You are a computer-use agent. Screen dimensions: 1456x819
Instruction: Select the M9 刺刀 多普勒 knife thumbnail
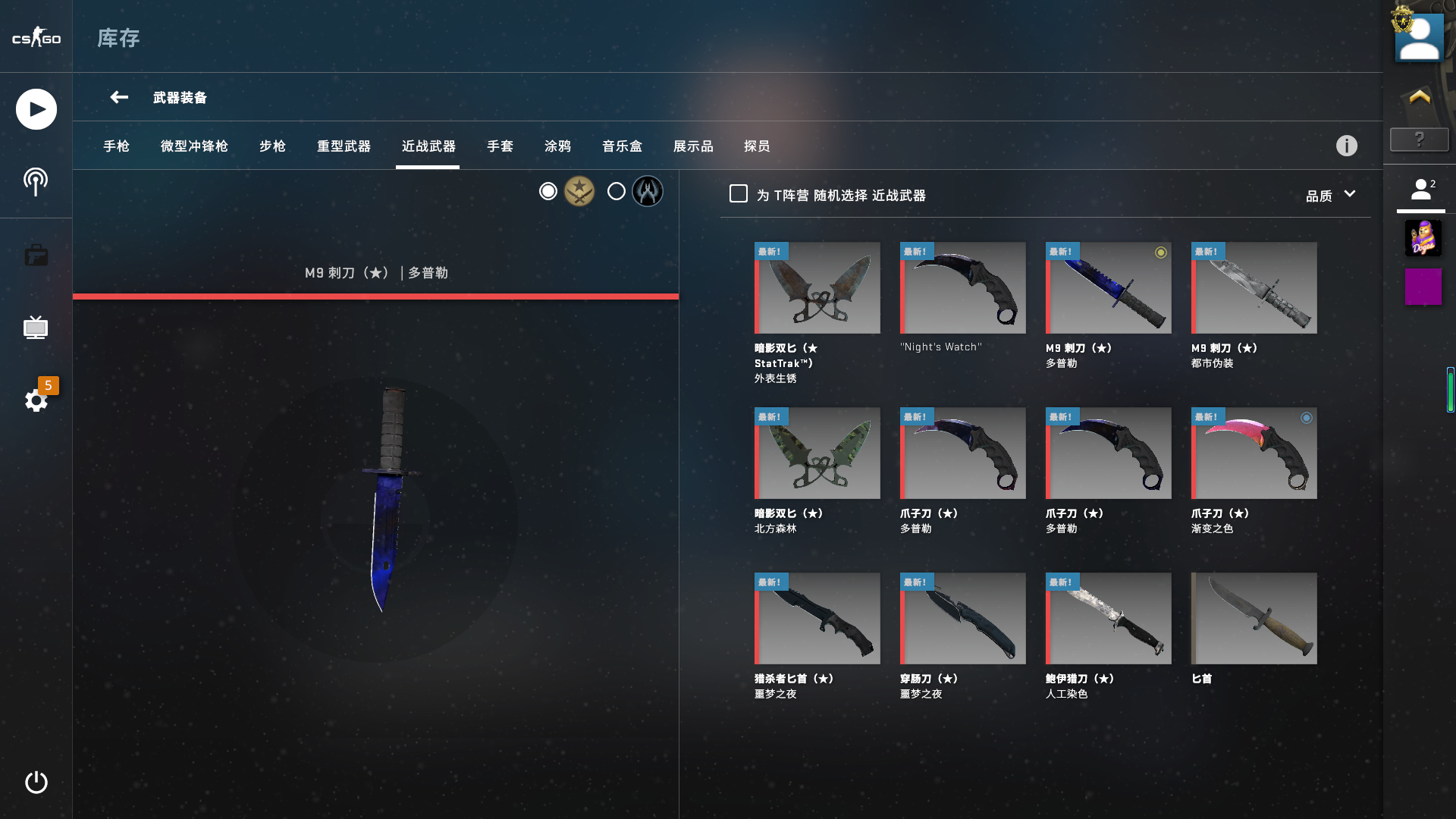click(1108, 288)
